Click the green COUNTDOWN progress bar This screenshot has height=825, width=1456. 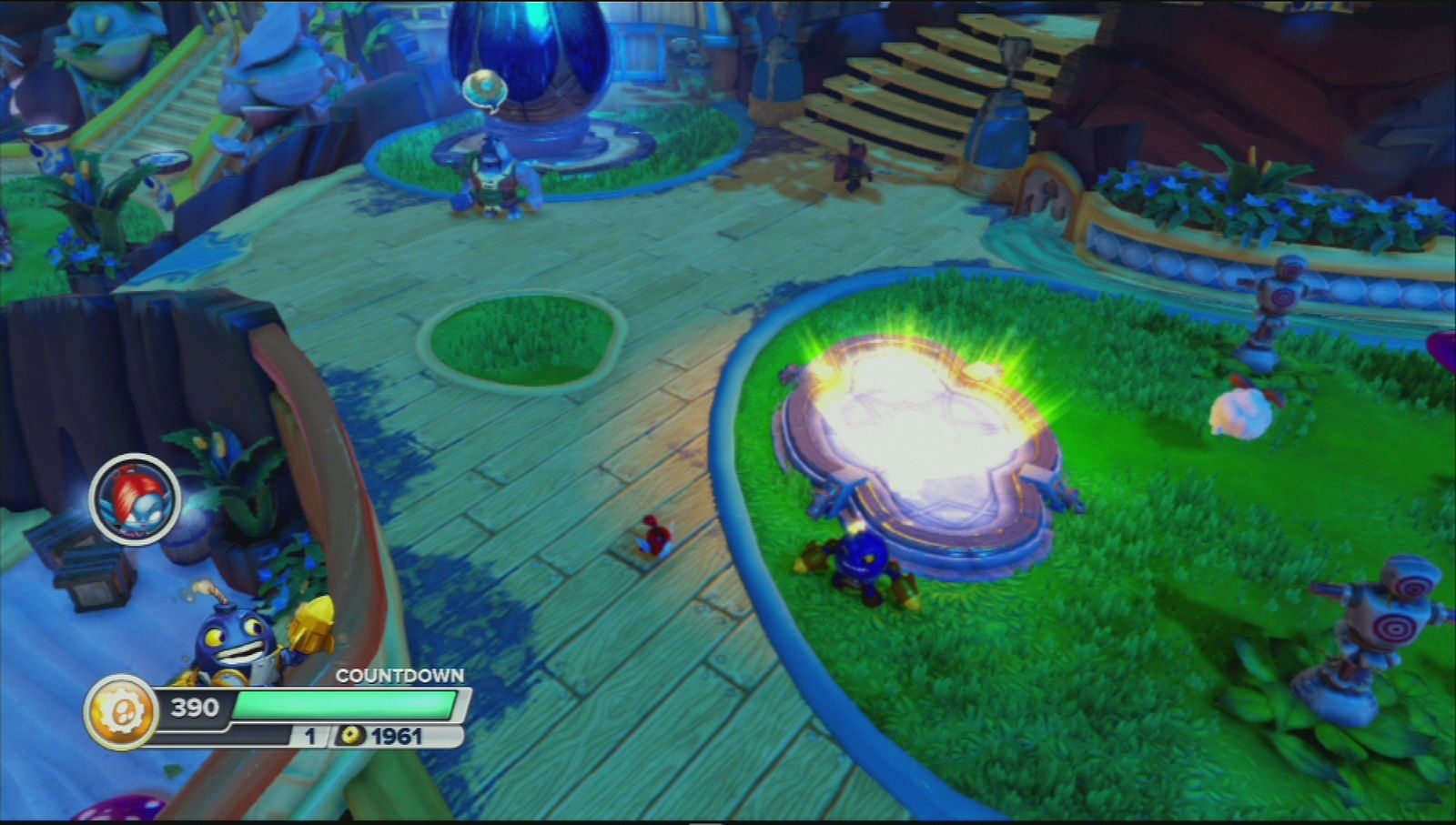[x=344, y=703]
